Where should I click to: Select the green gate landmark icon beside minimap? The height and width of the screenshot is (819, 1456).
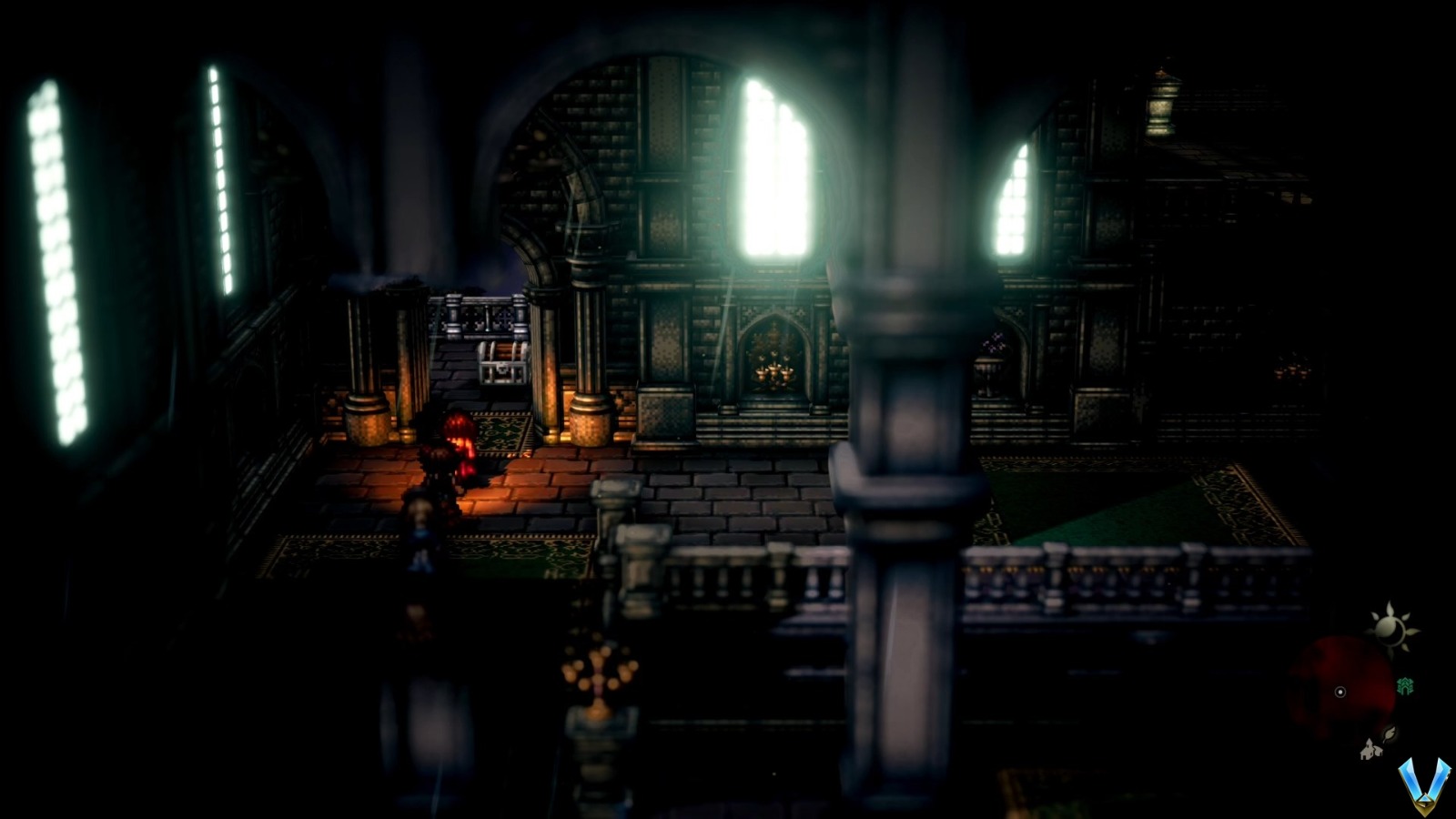coord(1405,686)
